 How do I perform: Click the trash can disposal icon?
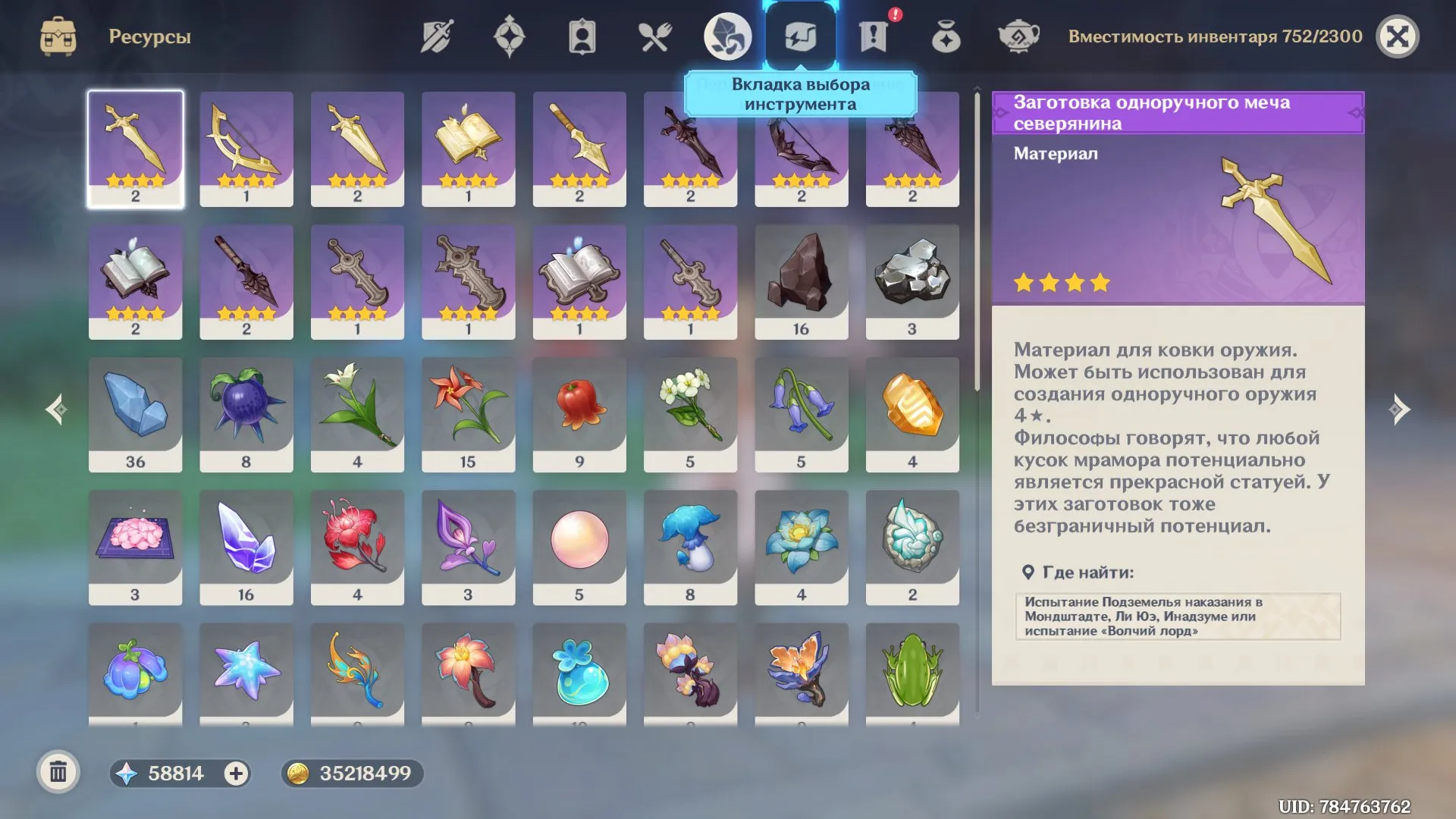coord(57,774)
